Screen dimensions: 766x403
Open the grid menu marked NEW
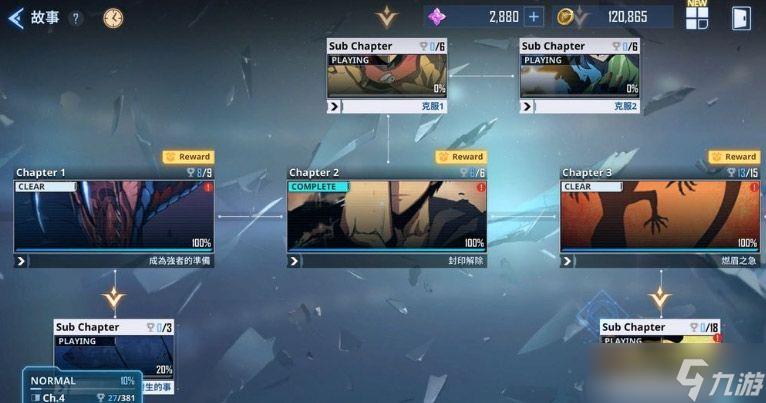pos(697,17)
